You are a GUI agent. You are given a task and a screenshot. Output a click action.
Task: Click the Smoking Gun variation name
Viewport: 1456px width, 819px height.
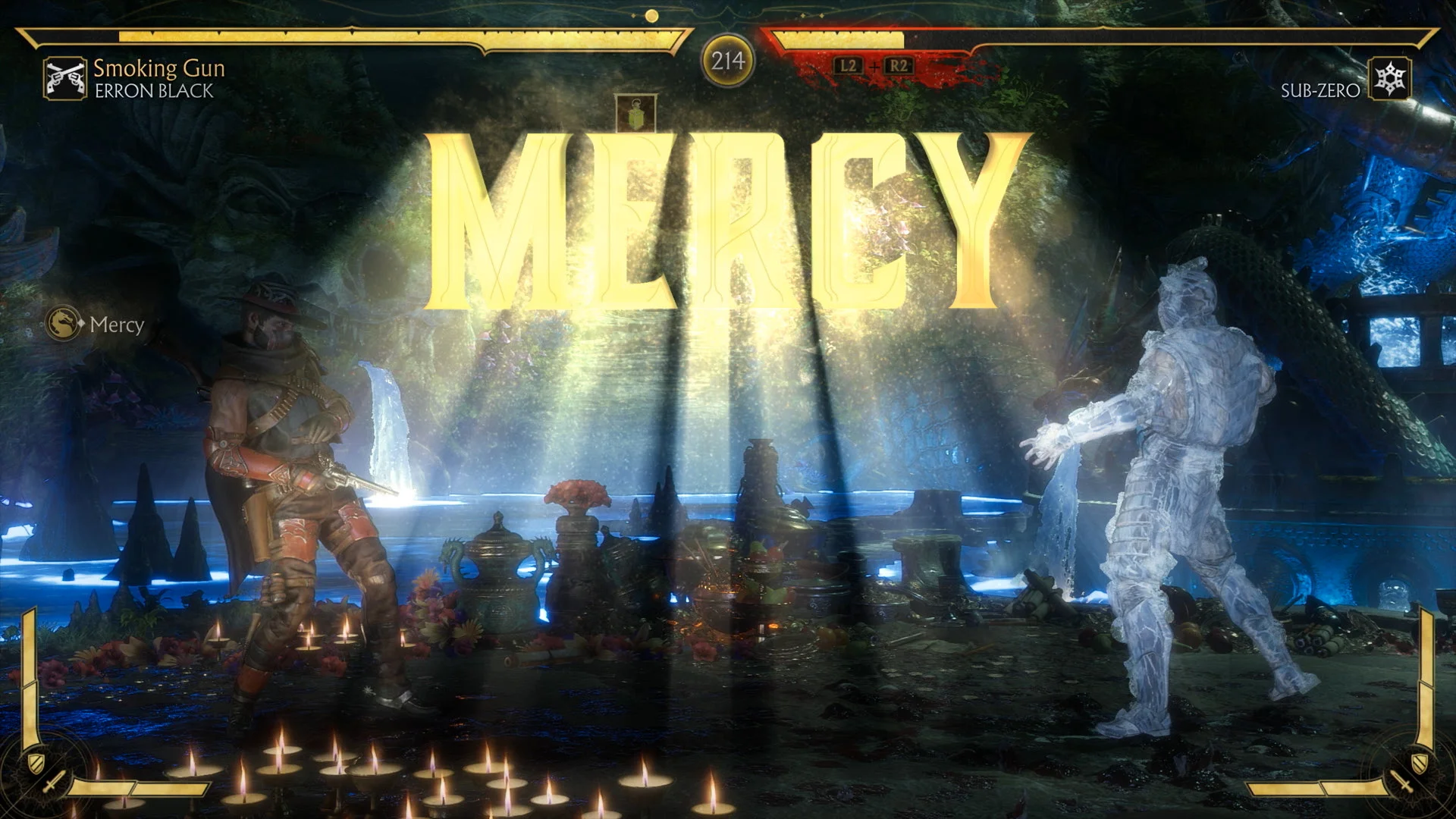tap(158, 69)
